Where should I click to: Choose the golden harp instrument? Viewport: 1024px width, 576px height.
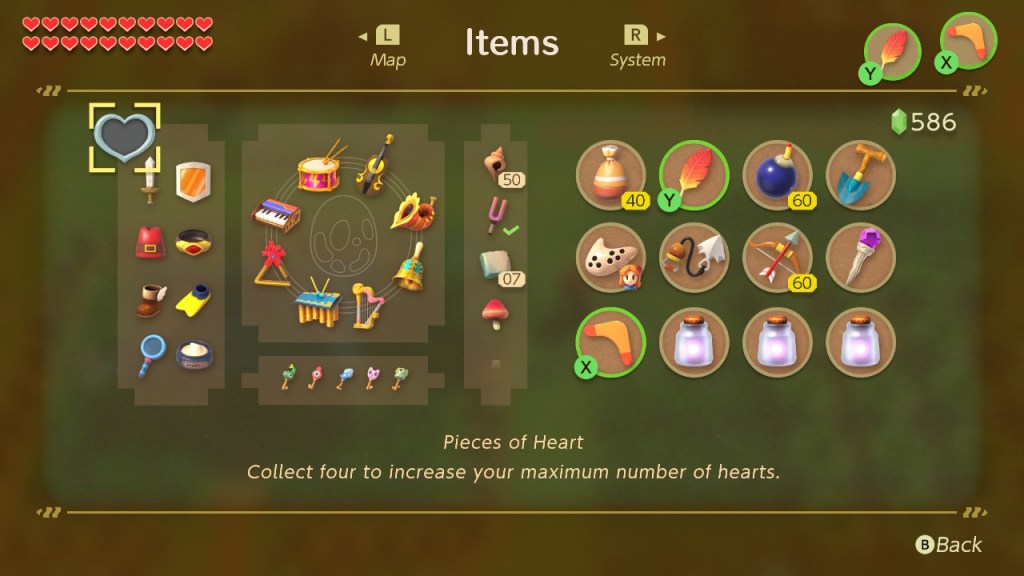pos(366,306)
